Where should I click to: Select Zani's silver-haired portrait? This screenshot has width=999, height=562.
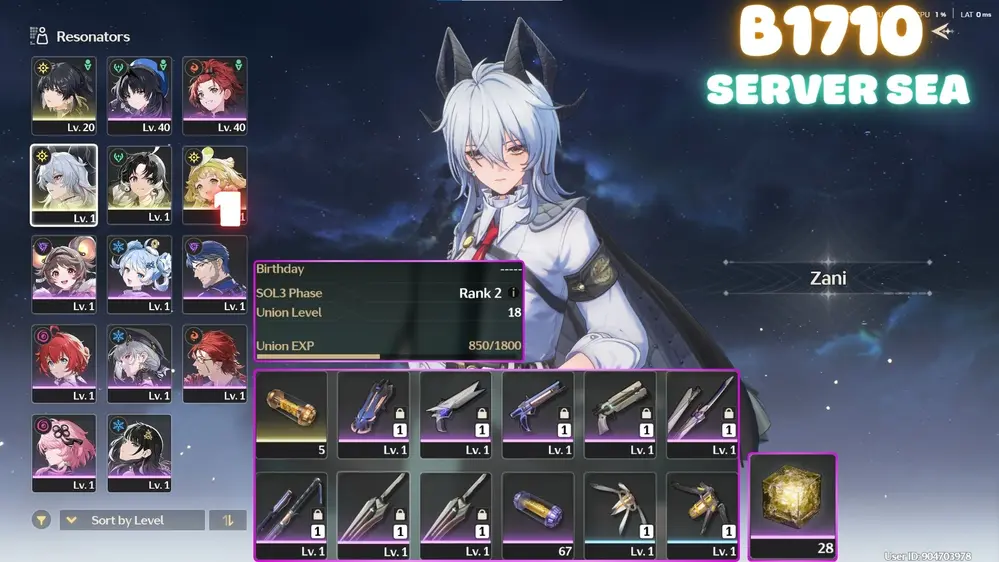click(64, 185)
